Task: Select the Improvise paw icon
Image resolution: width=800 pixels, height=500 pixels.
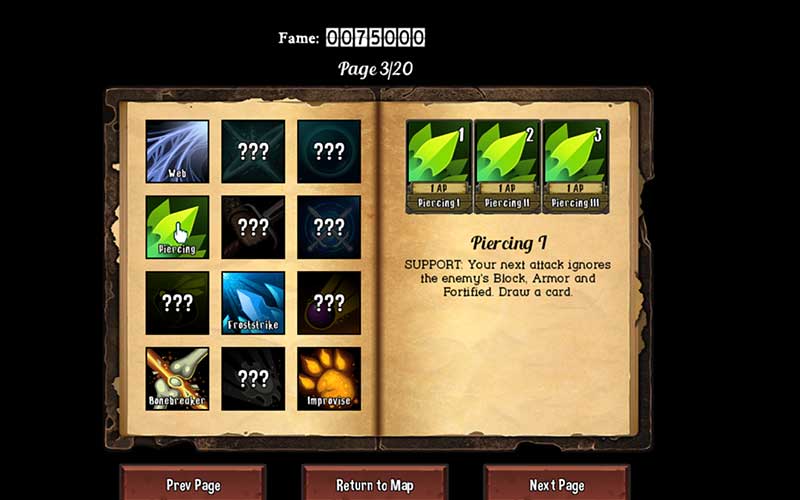Action: (329, 378)
